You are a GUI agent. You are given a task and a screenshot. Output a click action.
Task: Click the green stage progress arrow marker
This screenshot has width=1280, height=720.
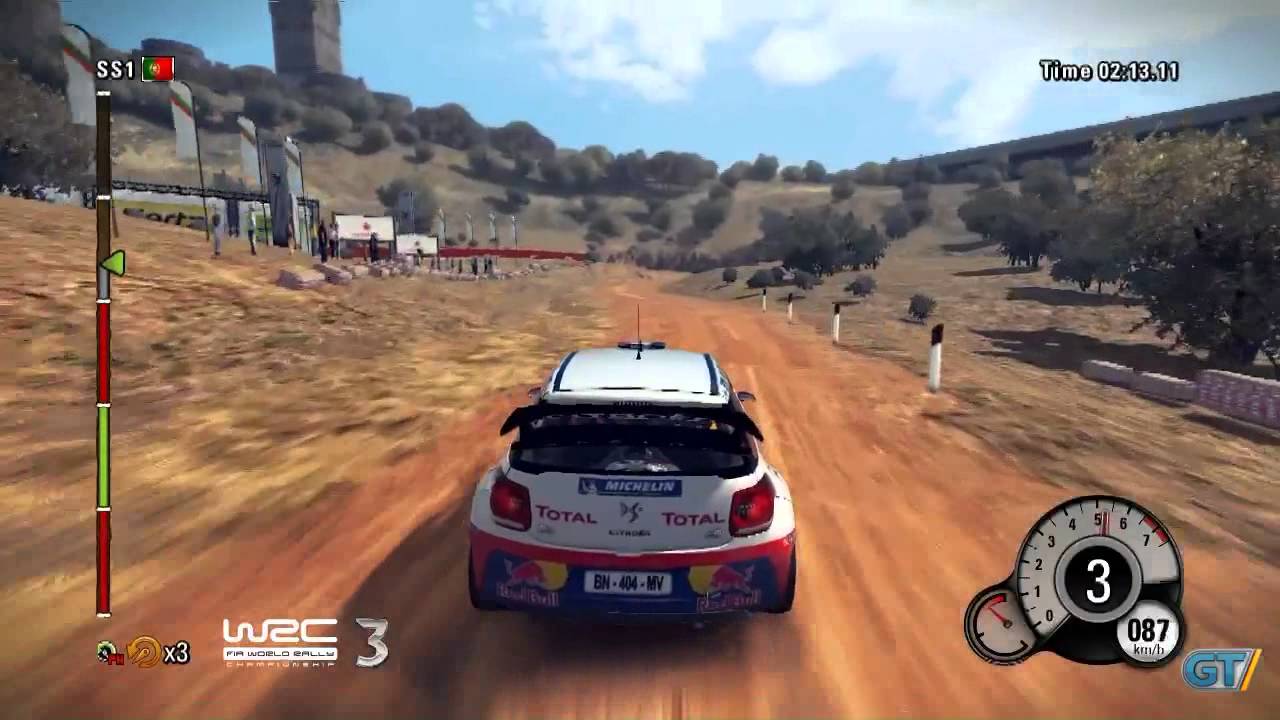[x=113, y=263]
